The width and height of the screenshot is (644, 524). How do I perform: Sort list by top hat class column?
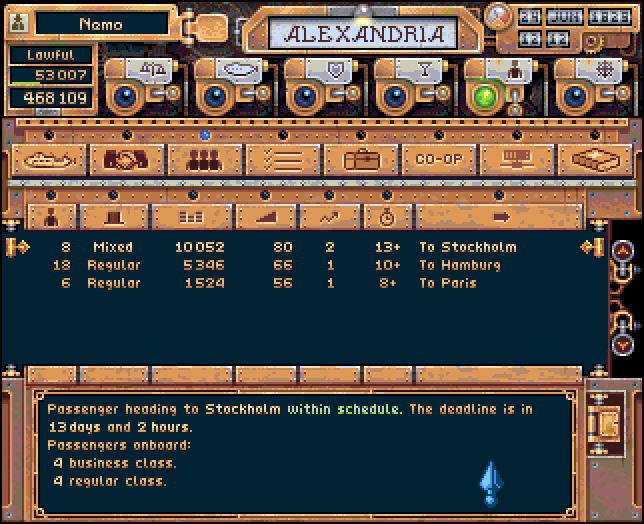108,216
